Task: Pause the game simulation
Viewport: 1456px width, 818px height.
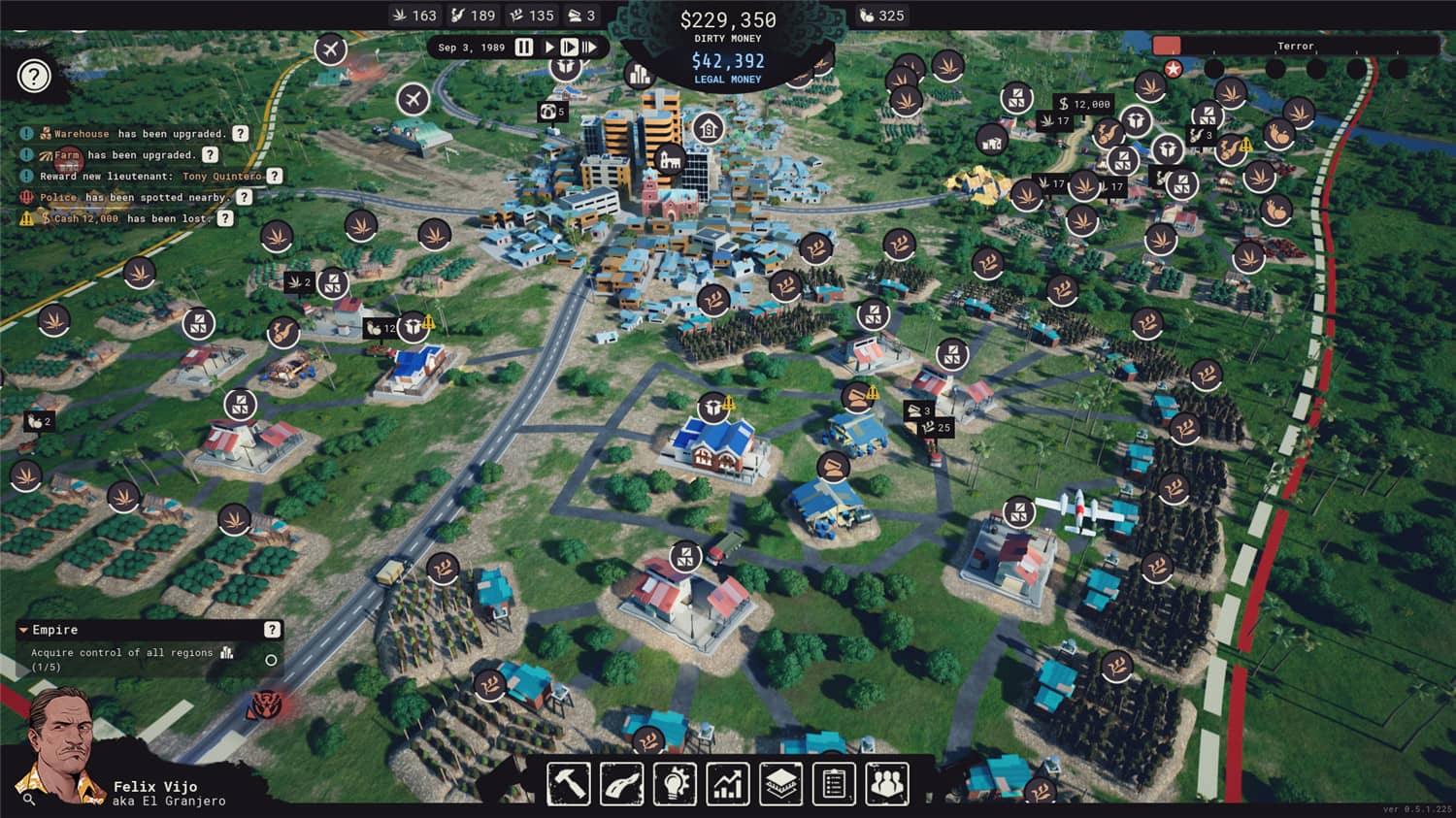Action: pos(522,46)
